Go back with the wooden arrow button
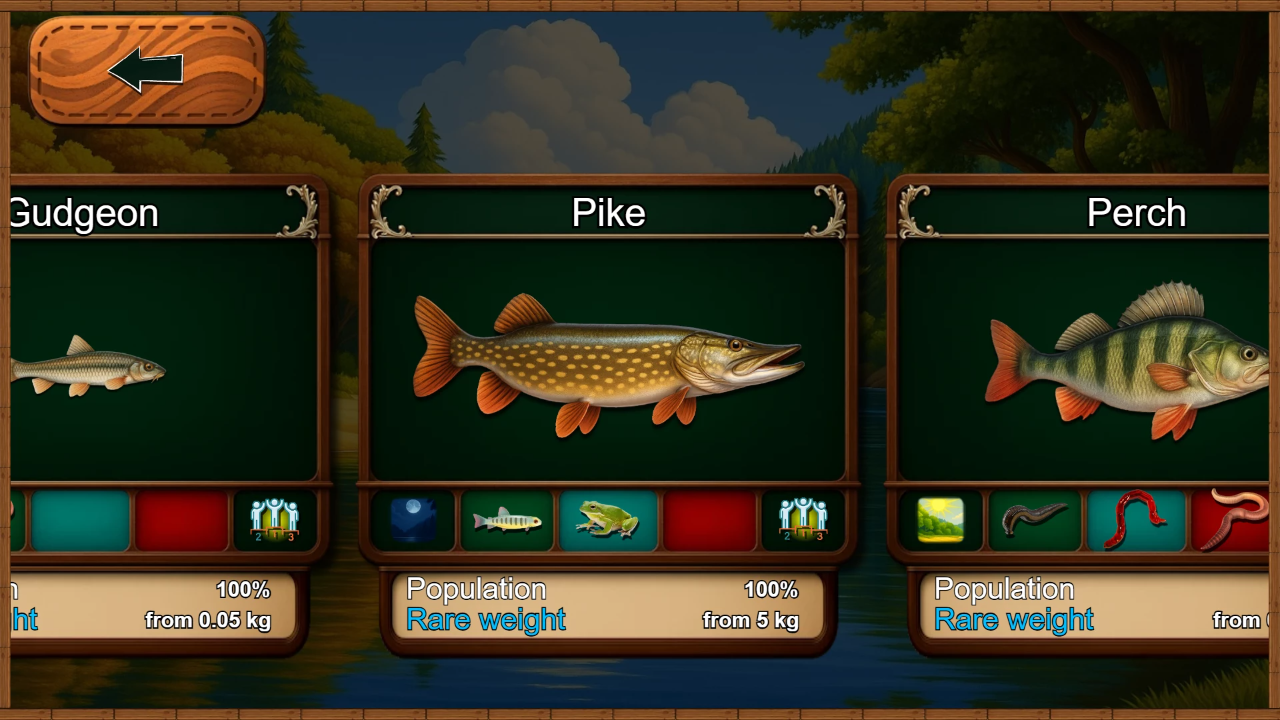Screen dimensions: 1280x720 (x=146, y=70)
